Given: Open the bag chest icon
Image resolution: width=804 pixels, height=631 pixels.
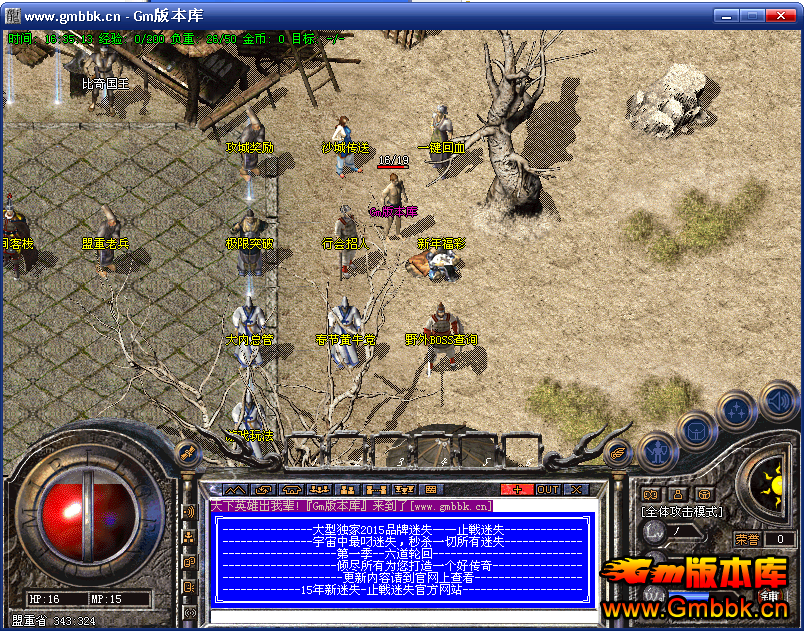Looking at the screenshot, I should 696,431.
